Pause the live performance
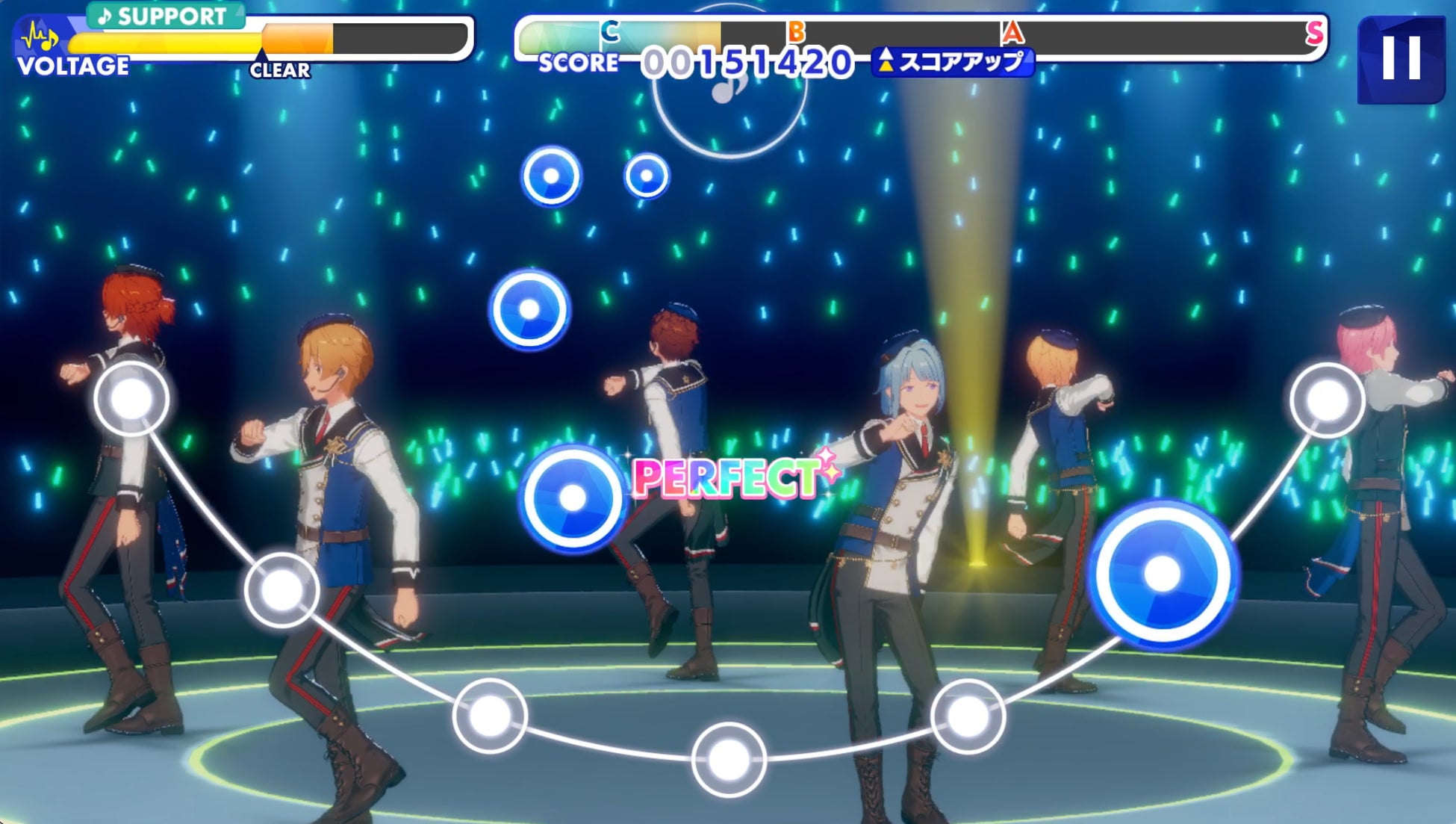The height and width of the screenshot is (824, 1456). tap(1400, 58)
